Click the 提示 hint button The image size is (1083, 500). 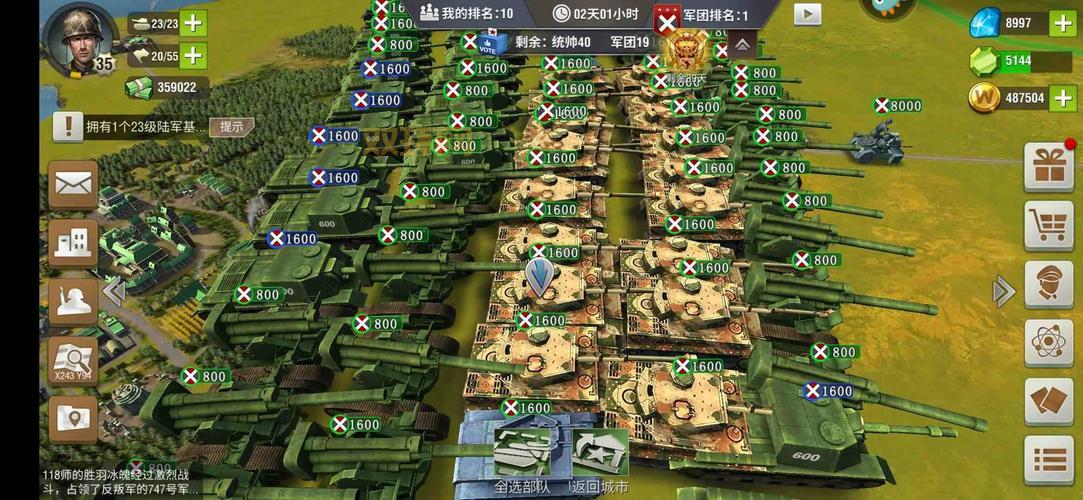point(231,127)
